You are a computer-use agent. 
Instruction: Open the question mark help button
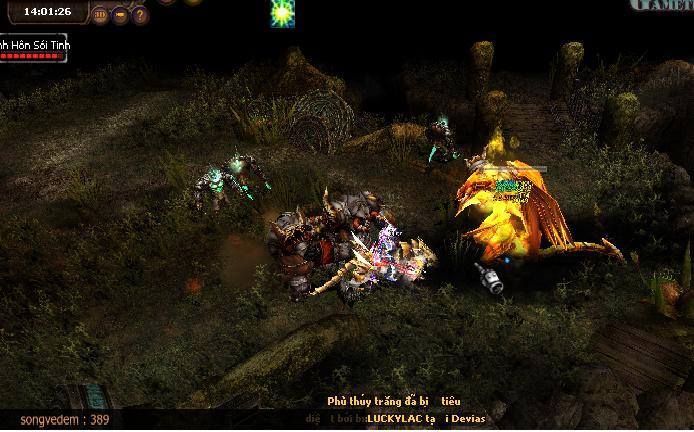tap(140, 15)
